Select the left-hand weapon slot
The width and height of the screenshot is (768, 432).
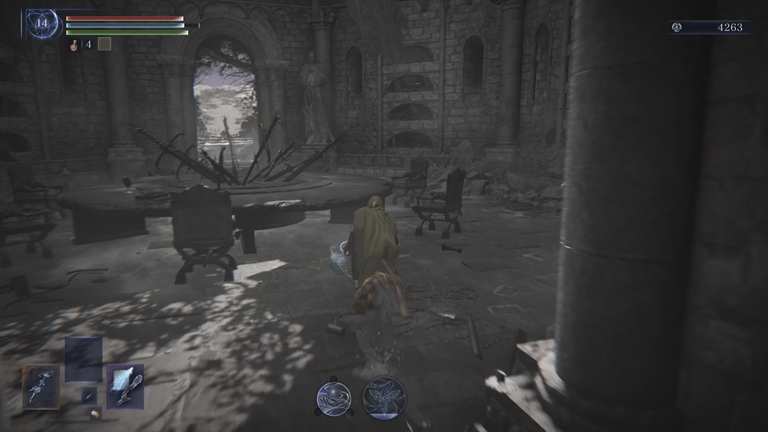[x=40, y=385]
